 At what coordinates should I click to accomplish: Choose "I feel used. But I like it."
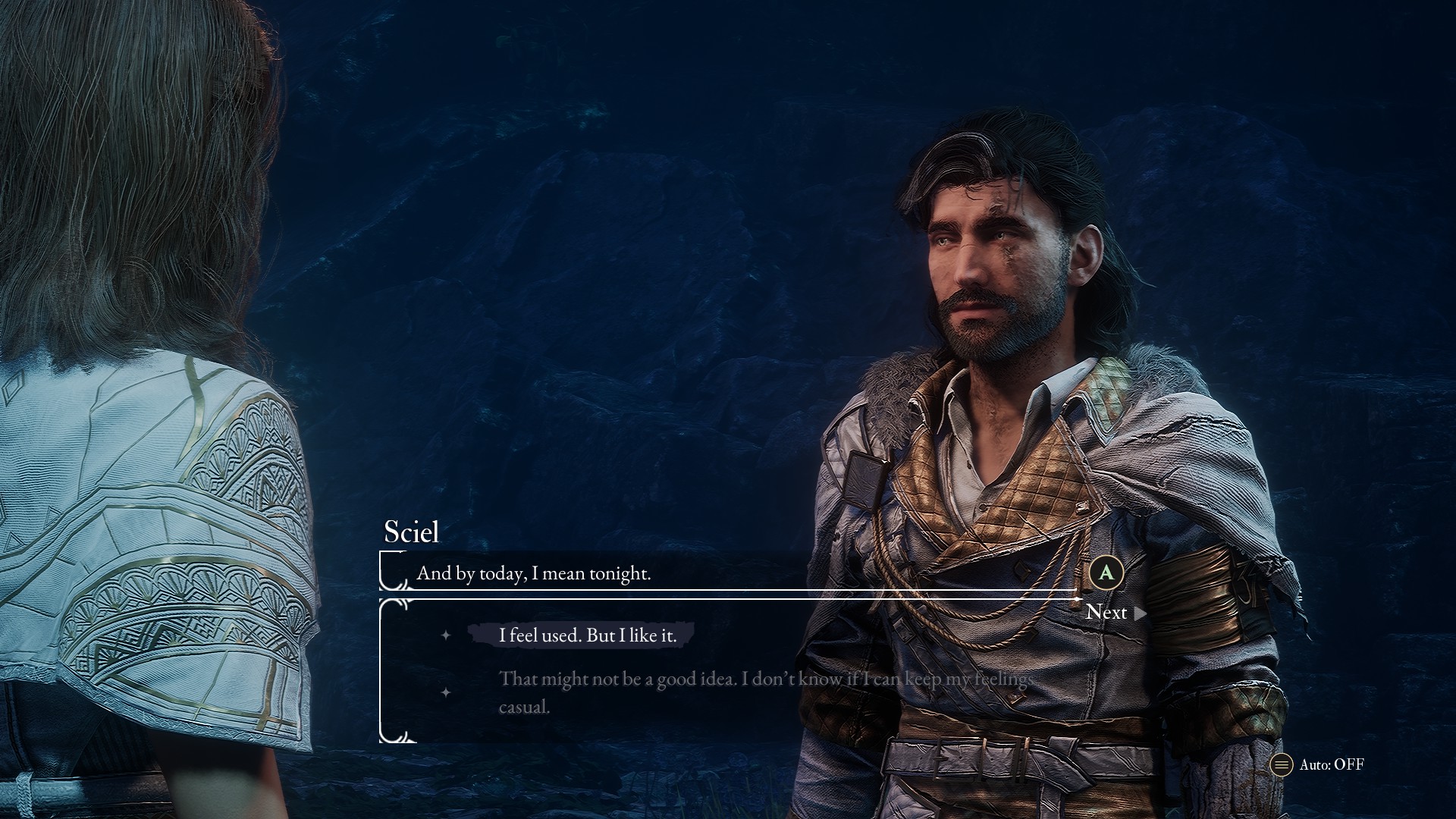587,635
